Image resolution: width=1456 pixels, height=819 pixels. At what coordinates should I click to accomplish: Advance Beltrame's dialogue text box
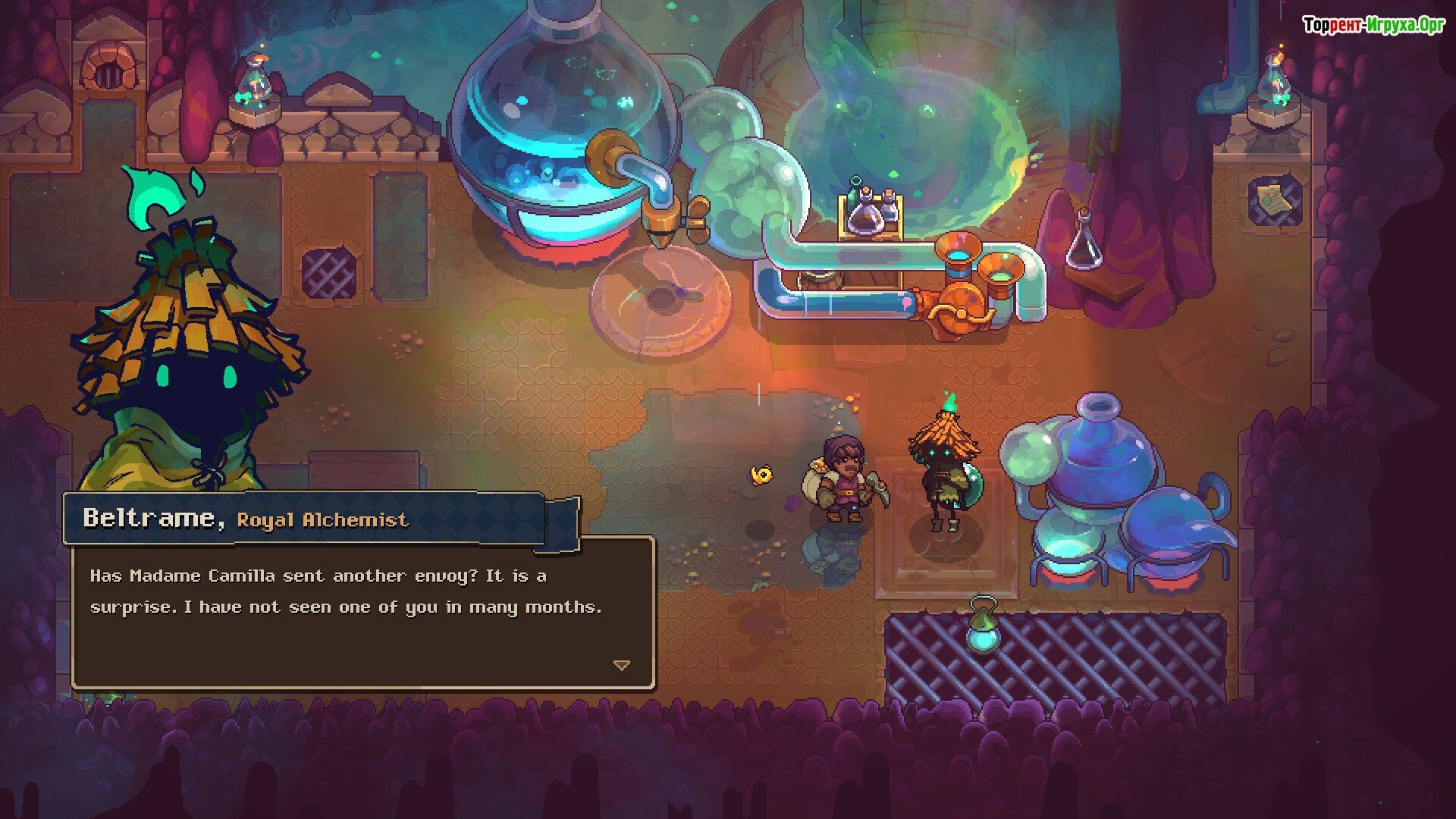pos(363,613)
